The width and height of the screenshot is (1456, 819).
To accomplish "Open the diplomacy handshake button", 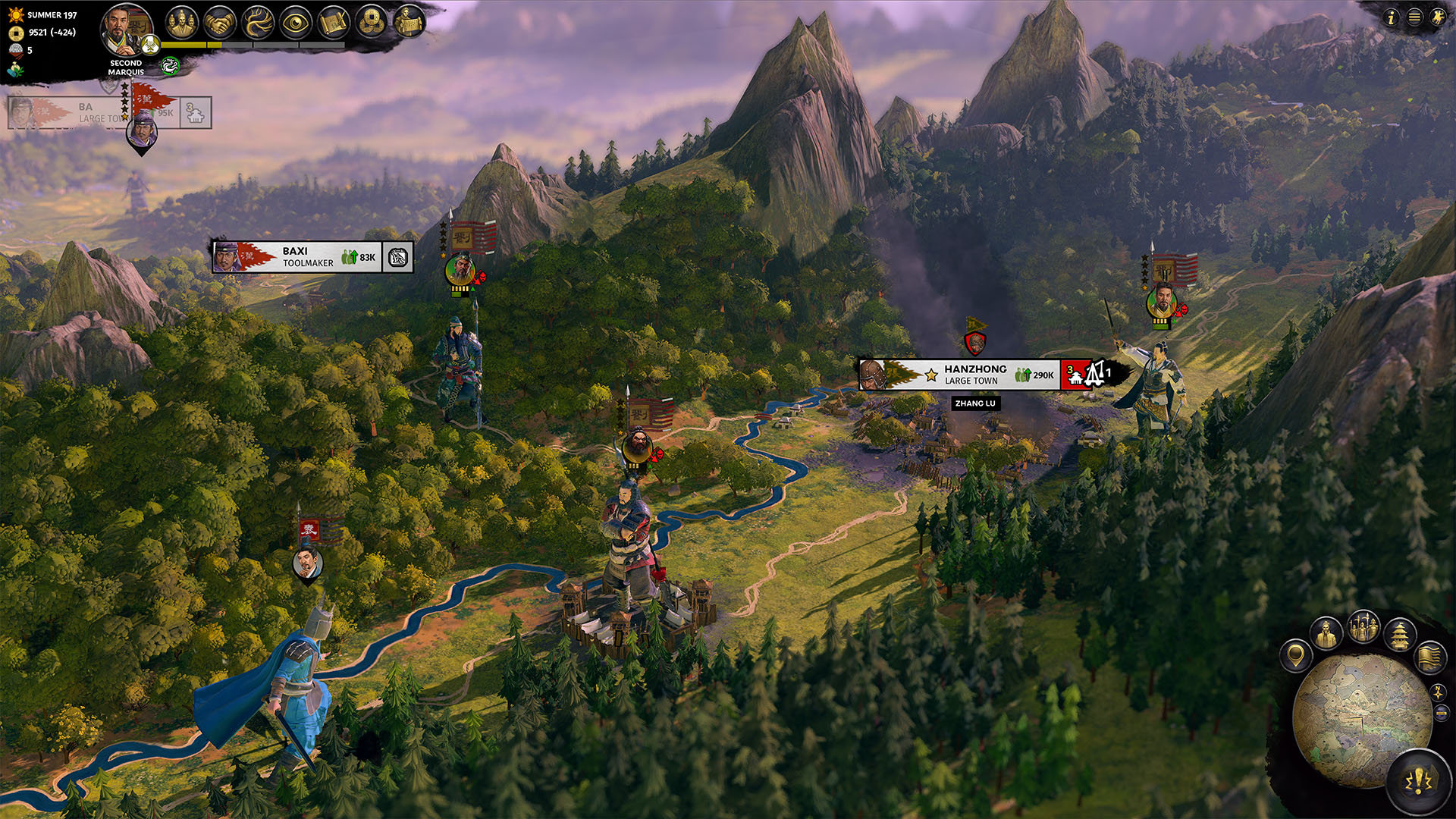I will pos(220,23).
